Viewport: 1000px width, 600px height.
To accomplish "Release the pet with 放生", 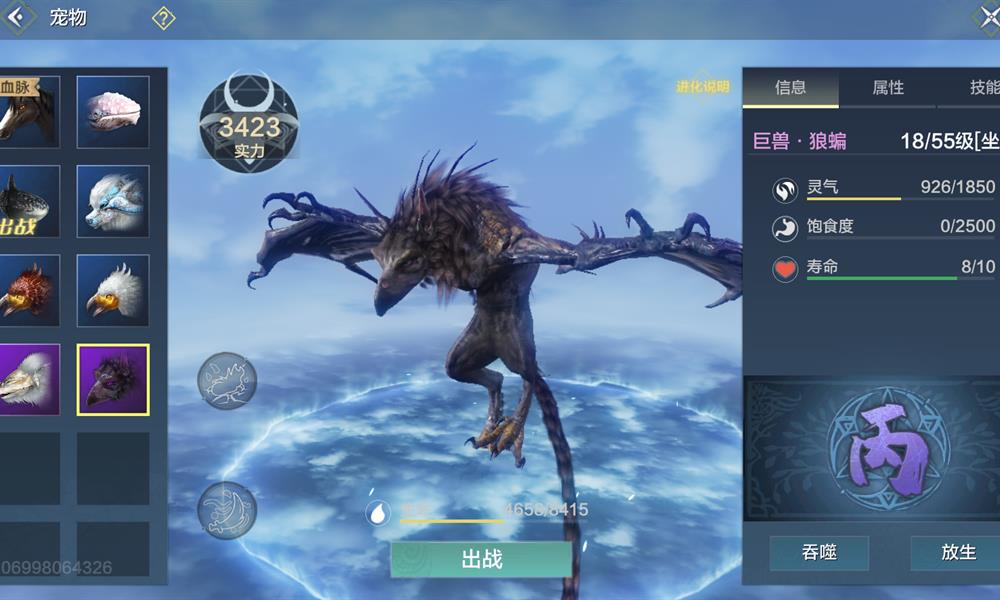I will [x=957, y=553].
